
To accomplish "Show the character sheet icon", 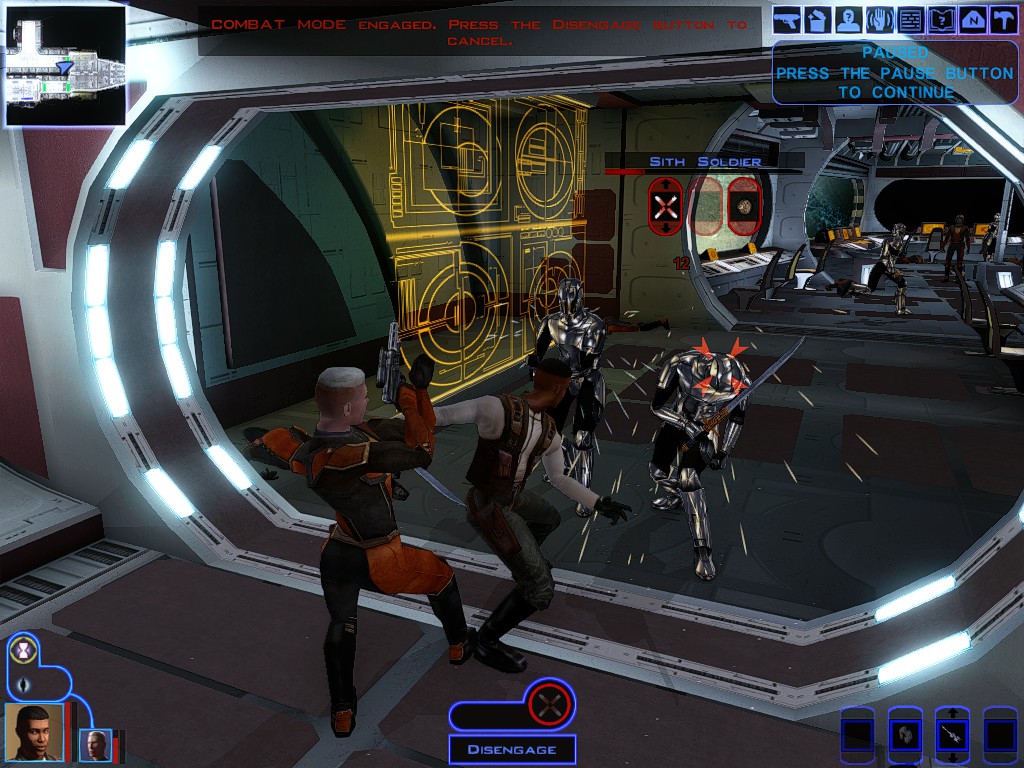I will point(849,18).
